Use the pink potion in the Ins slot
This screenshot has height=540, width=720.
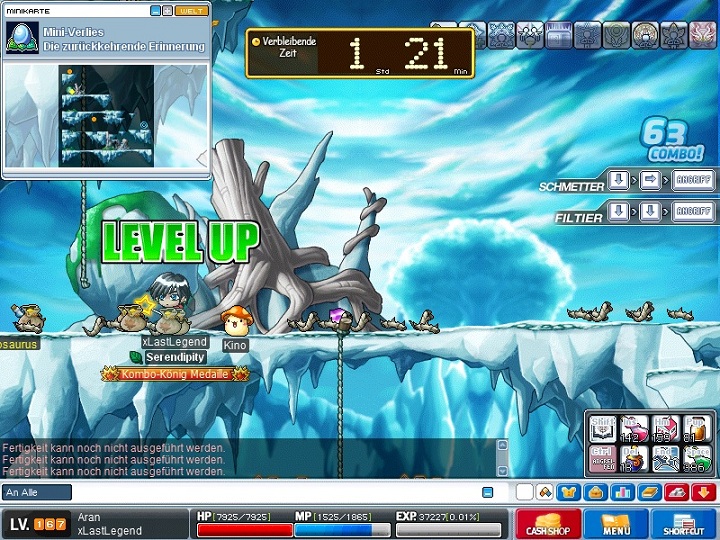pyautogui.click(x=634, y=429)
